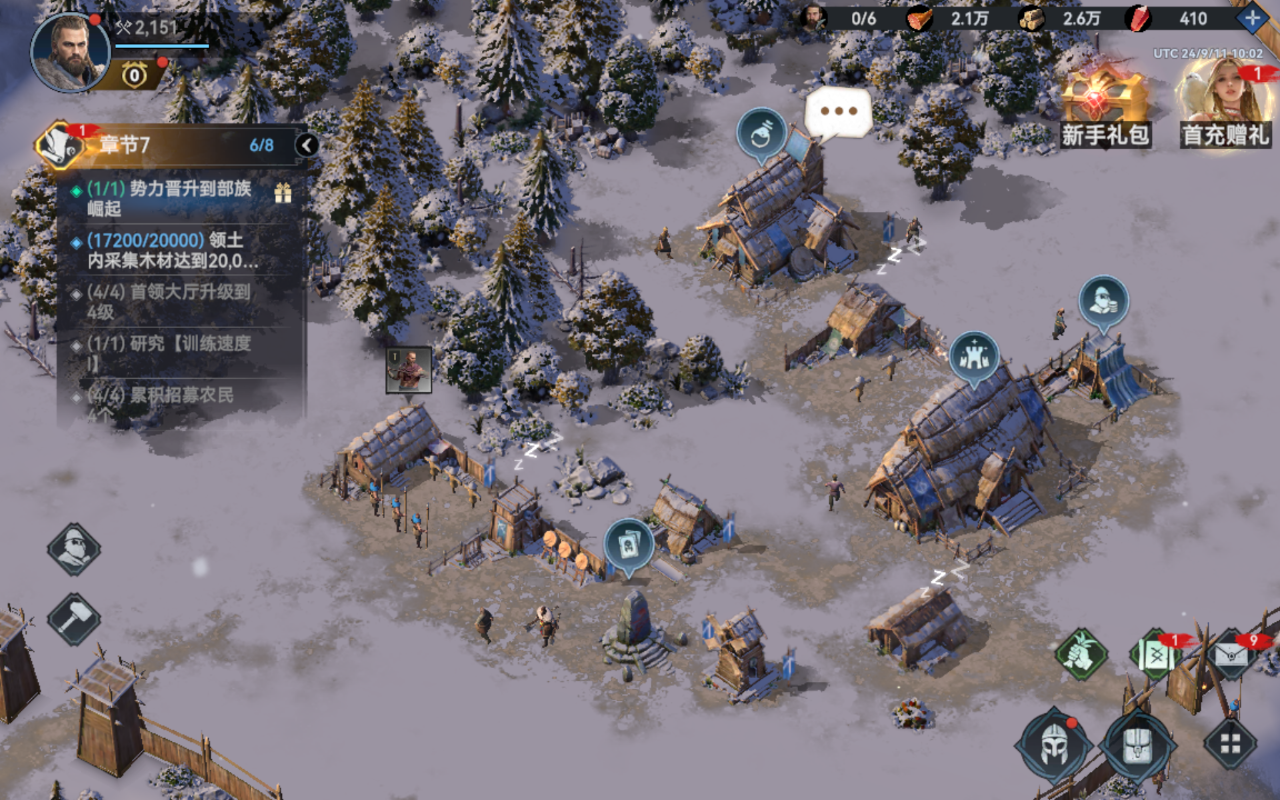This screenshot has width=1280, height=800.
Task: Select the 首领大厅升级到4级 quest row
Action: [180, 302]
